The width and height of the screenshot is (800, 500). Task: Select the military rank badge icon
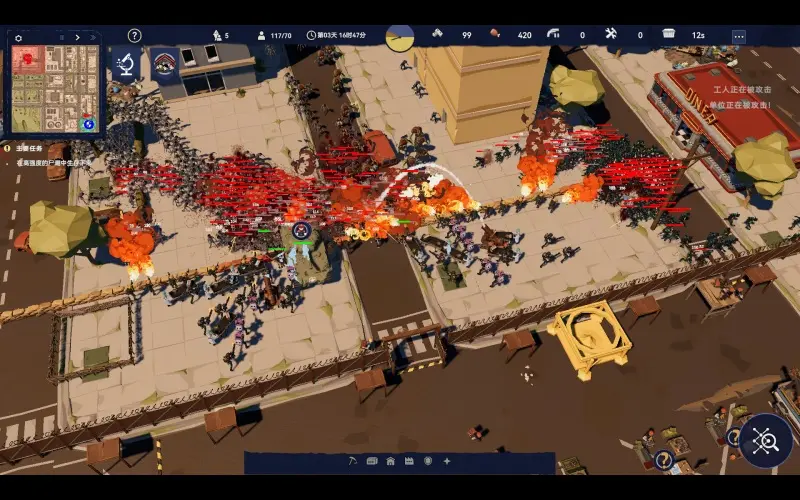[x=165, y=66]
